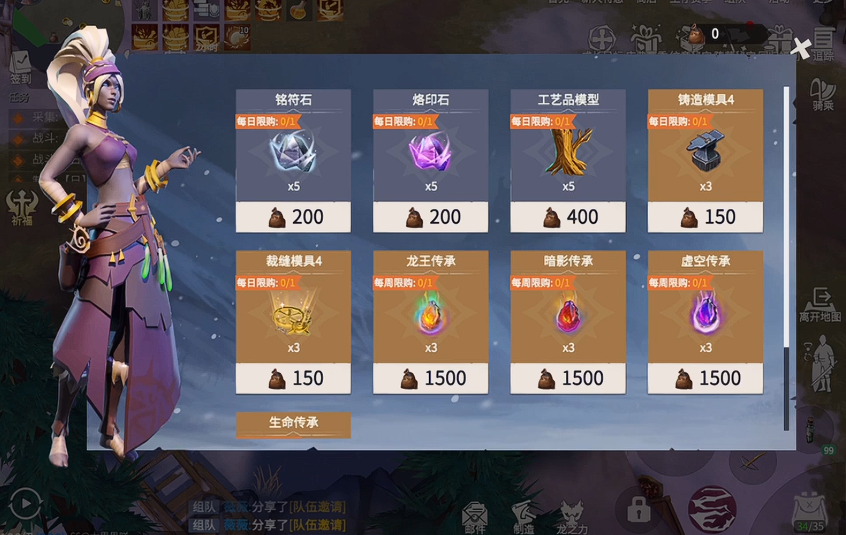Pick the 裁缝模具4 golden item
The height and width of the screenshot is (535, 846).
[x=293, y=321]
